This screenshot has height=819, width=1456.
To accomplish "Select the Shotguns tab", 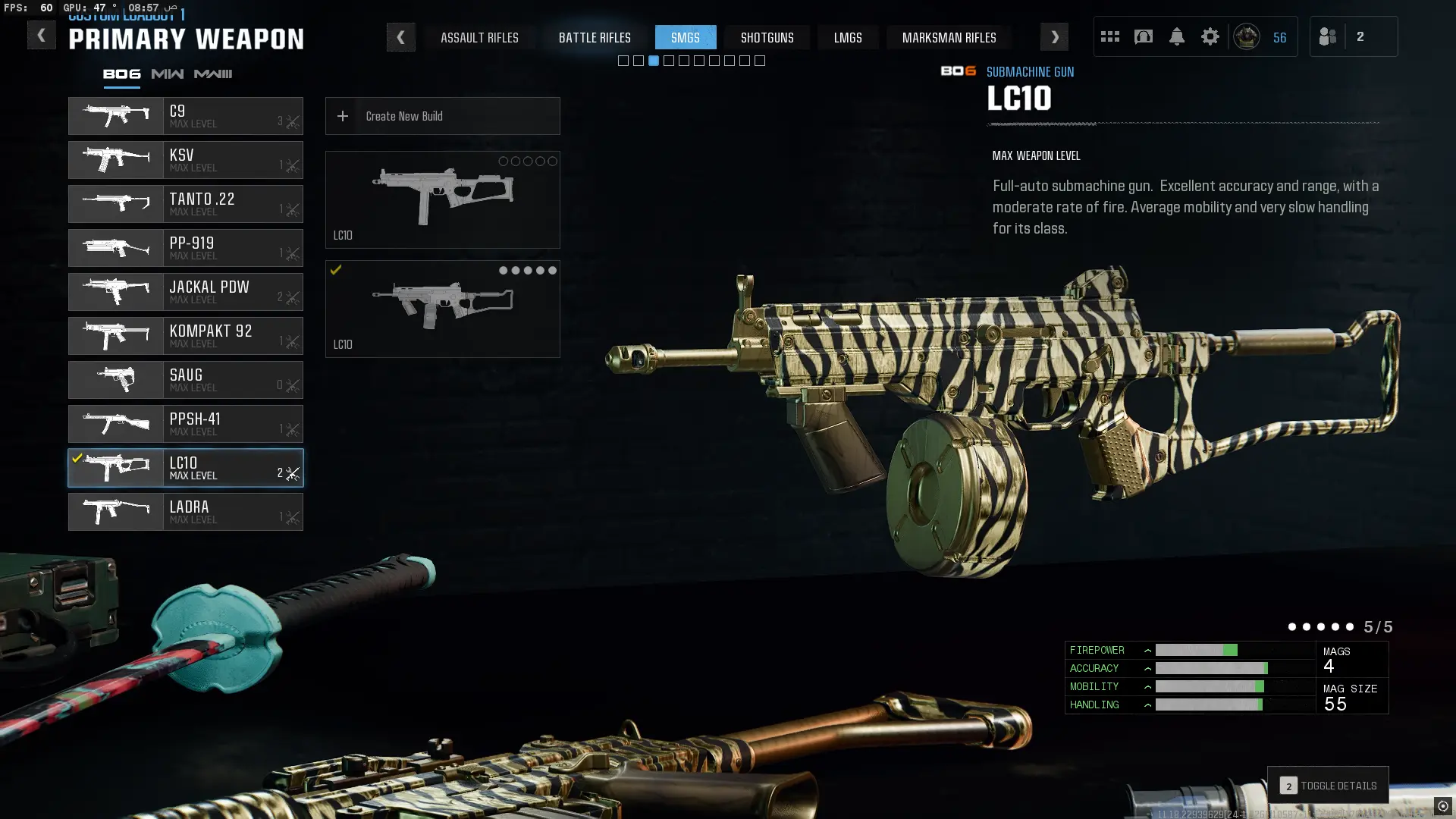I will (x=767, y=37).
